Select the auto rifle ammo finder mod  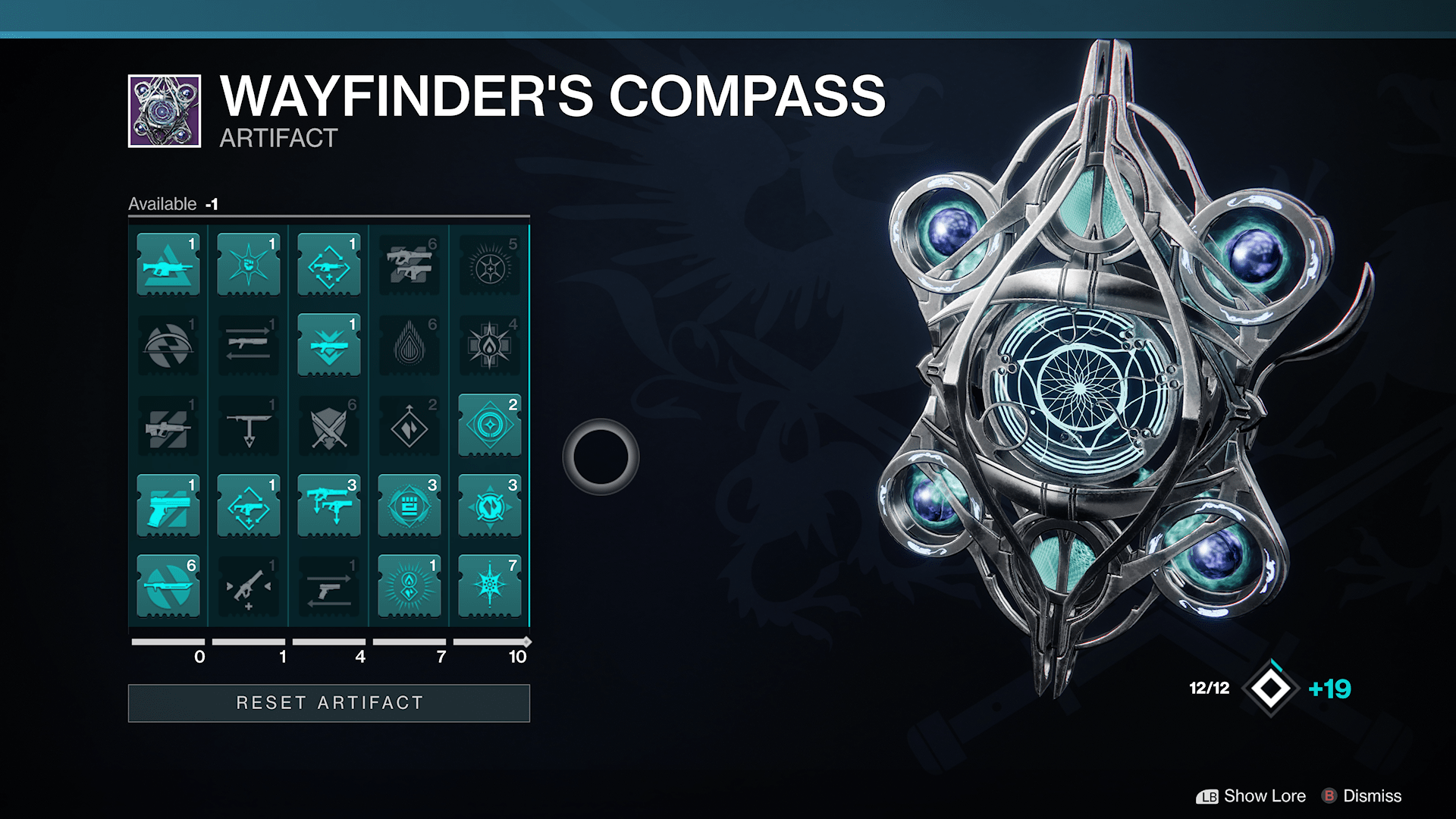tap(168, 265)
